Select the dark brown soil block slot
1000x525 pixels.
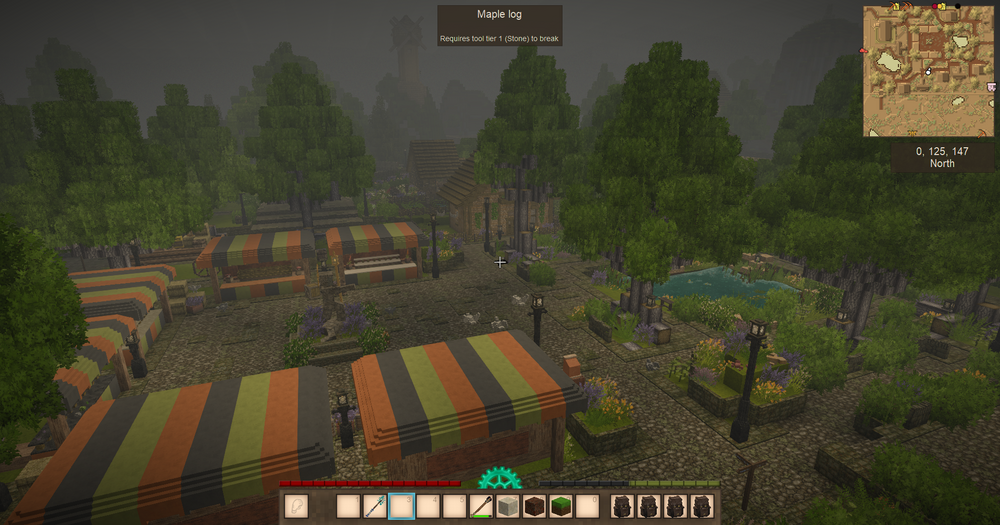(535, 507)
